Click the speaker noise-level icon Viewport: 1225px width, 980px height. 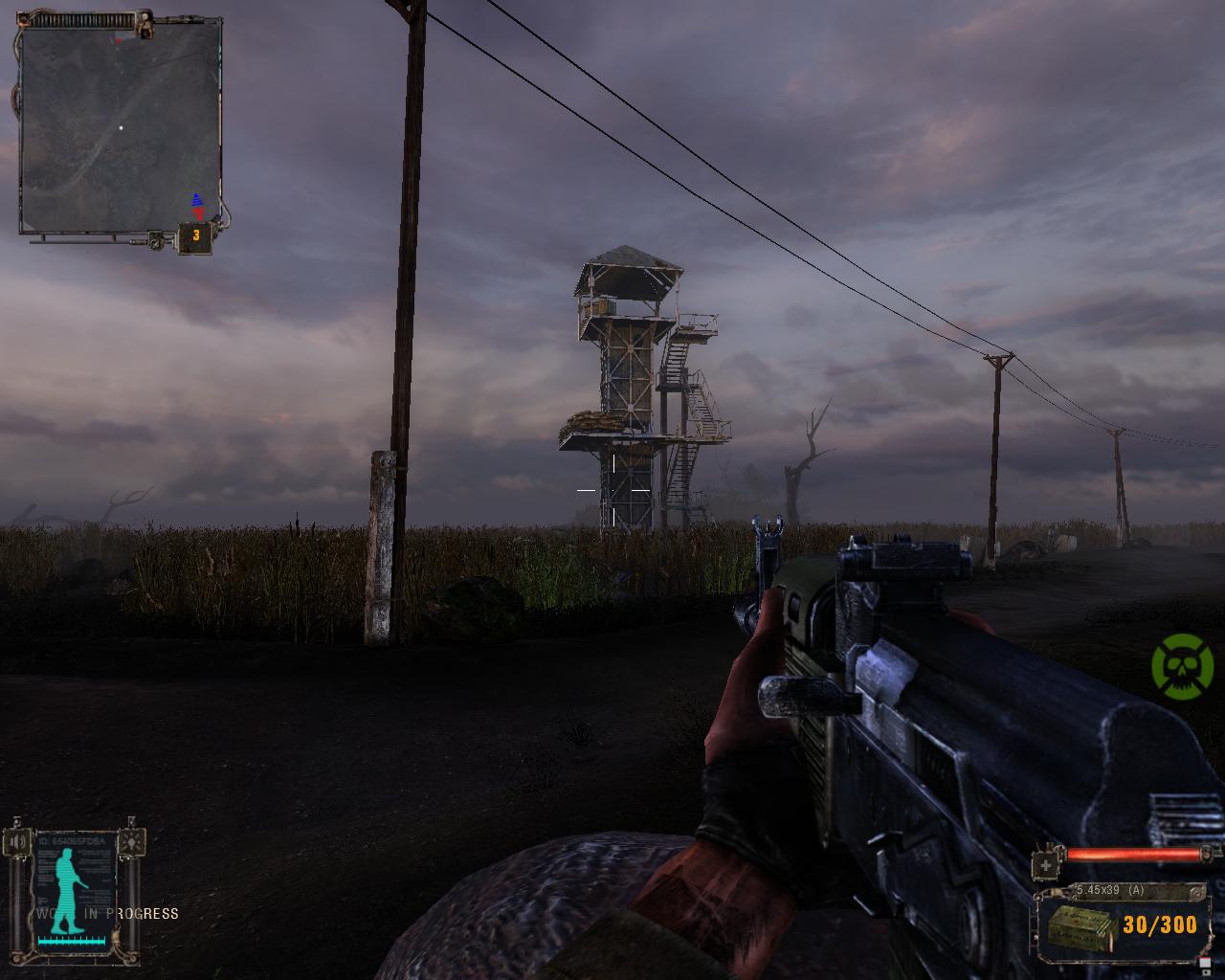tap(19, 842)
